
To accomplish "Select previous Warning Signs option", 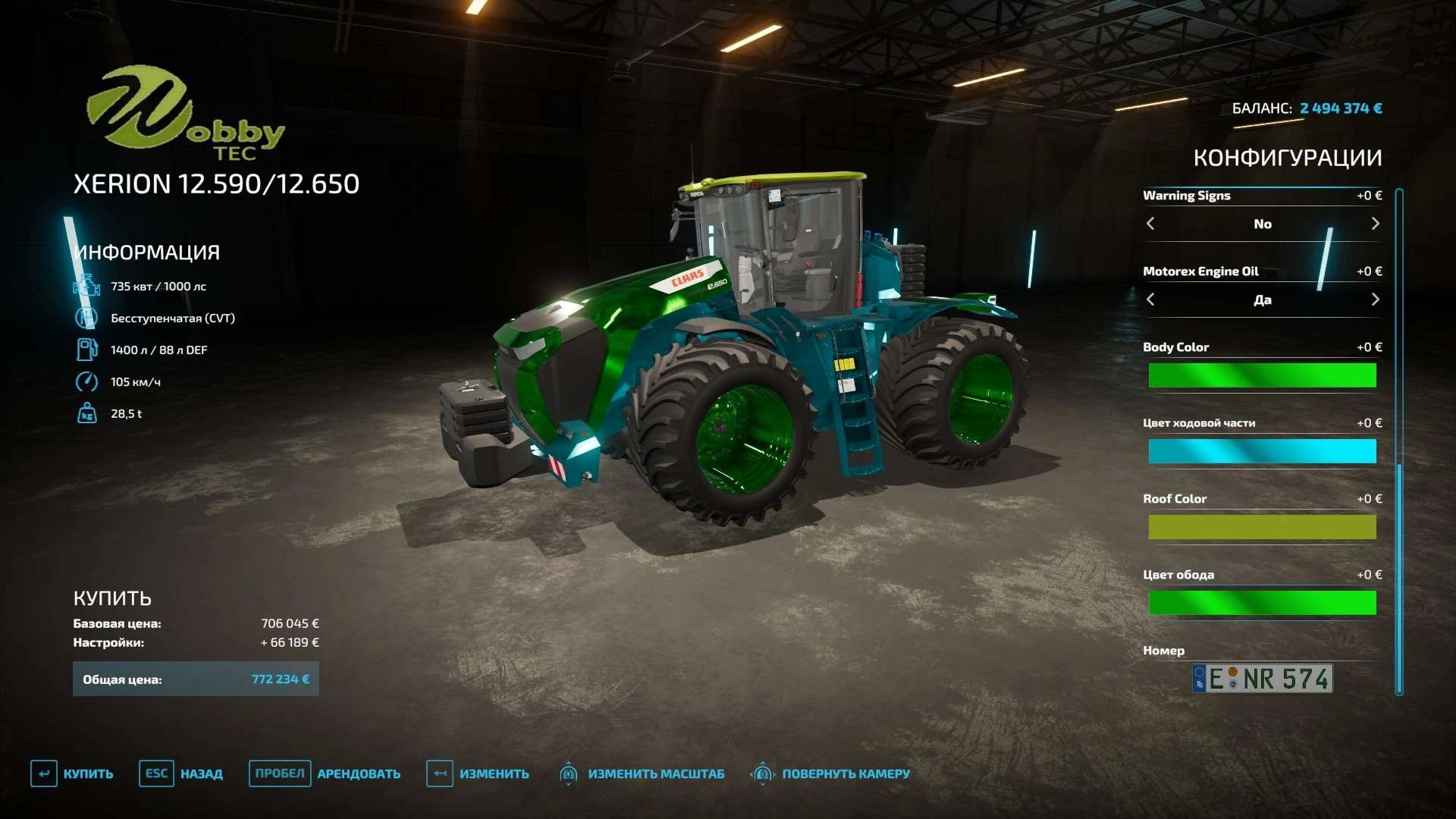I will pos(1150,224).
